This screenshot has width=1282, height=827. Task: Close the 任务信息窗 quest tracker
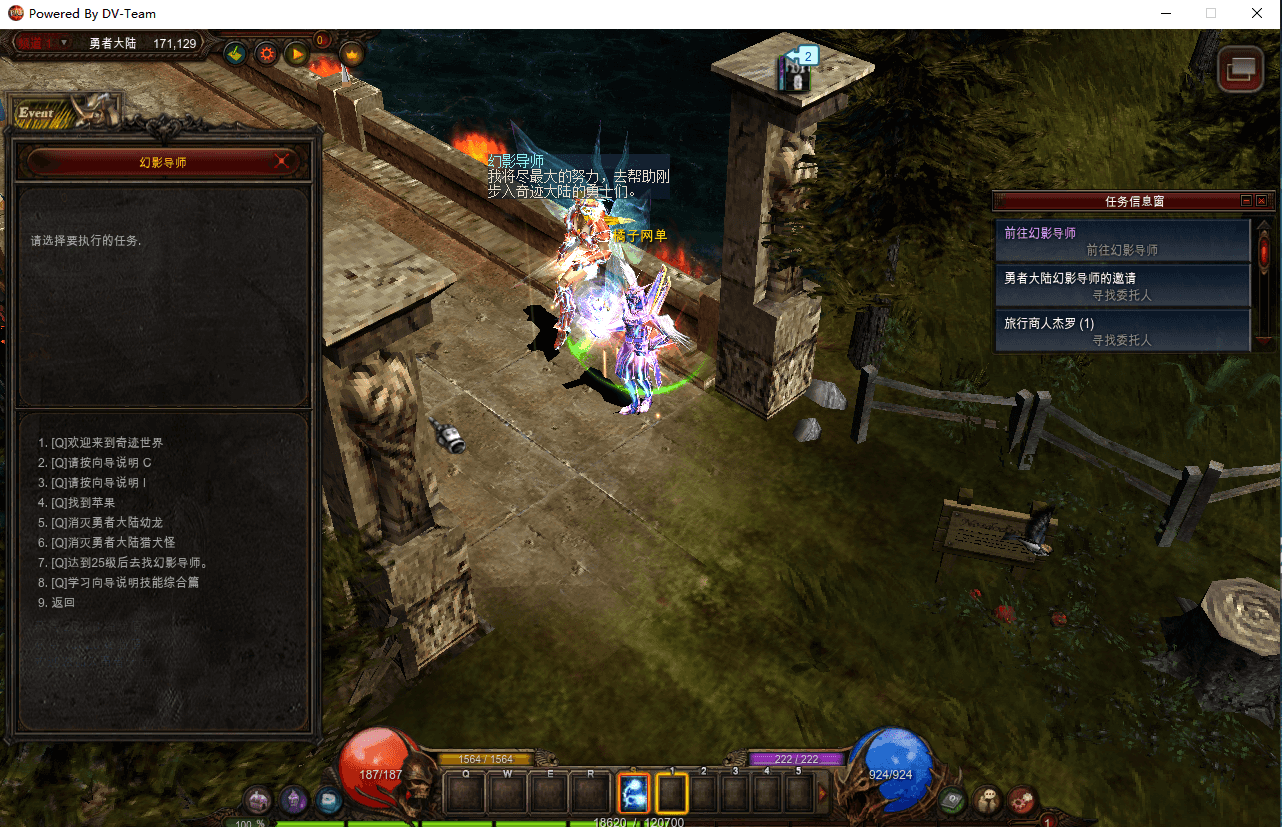[1262, 201]
